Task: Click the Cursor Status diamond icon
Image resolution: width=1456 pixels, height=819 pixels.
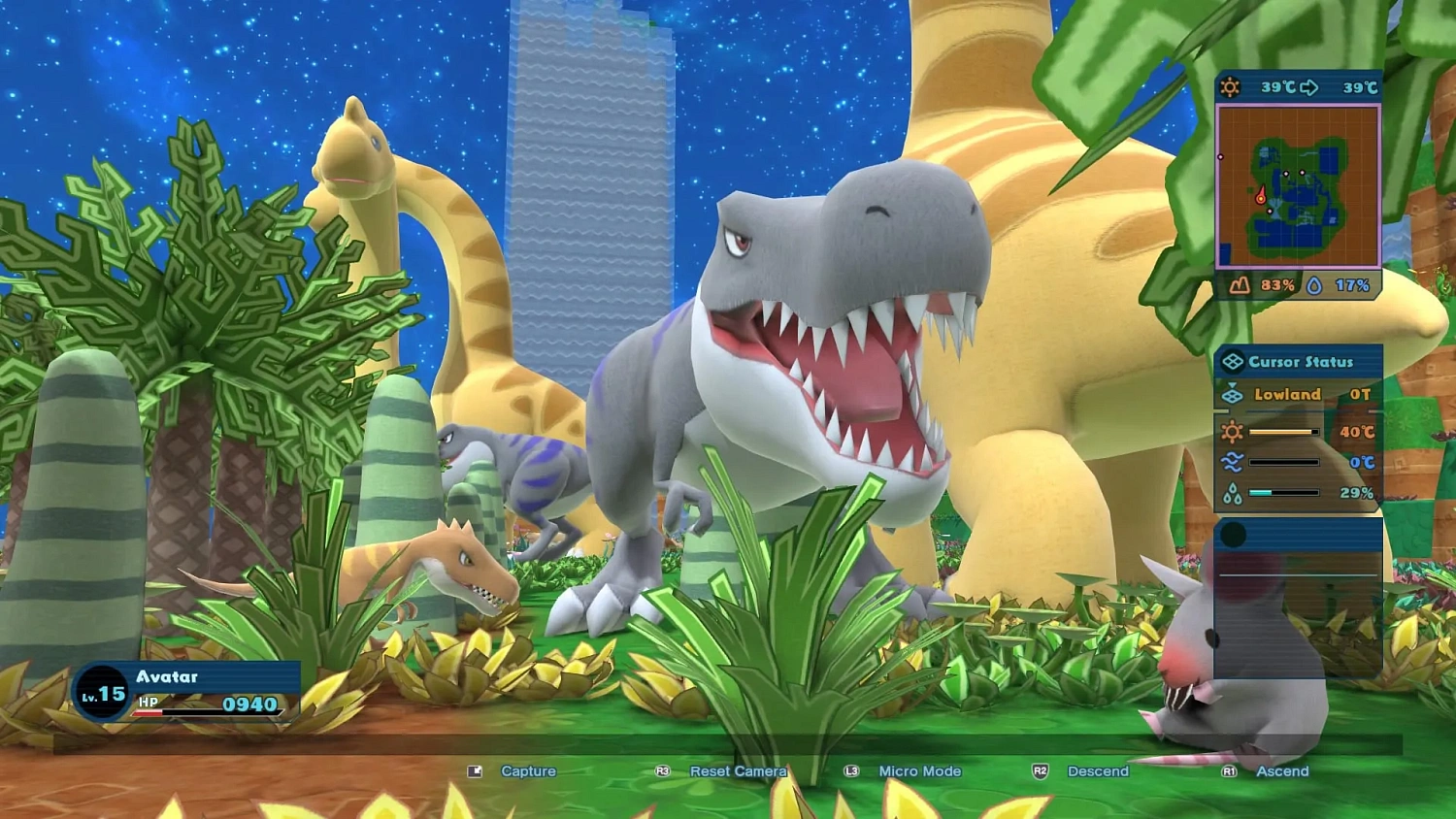Action: [x=1232, y=362]
